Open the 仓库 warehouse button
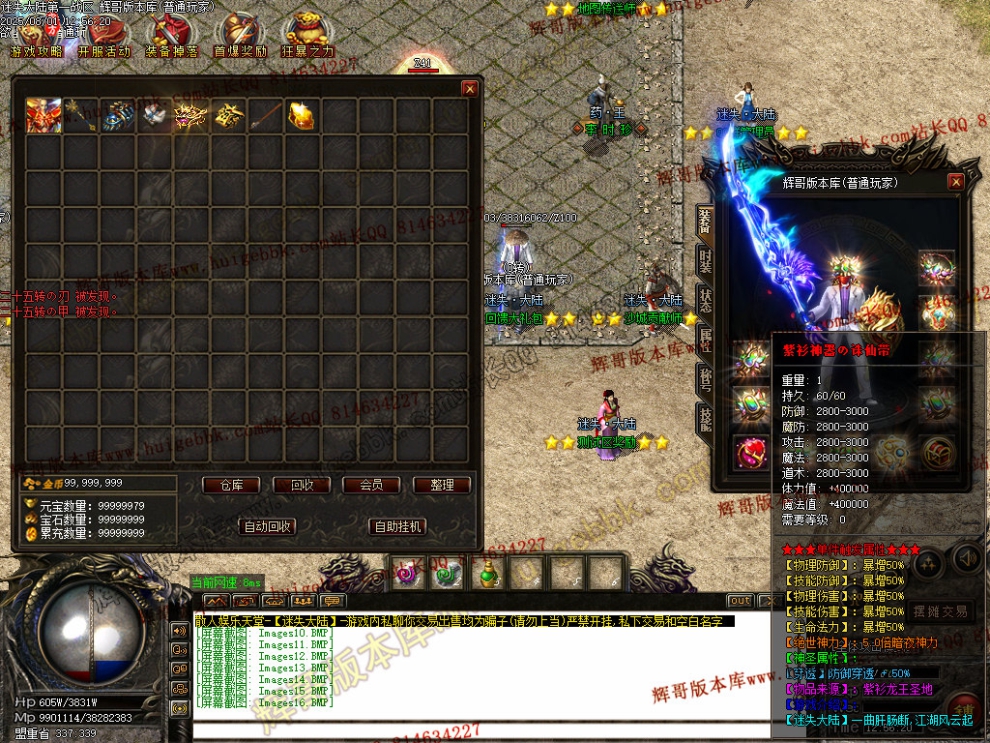 click(x=231, y=485)
